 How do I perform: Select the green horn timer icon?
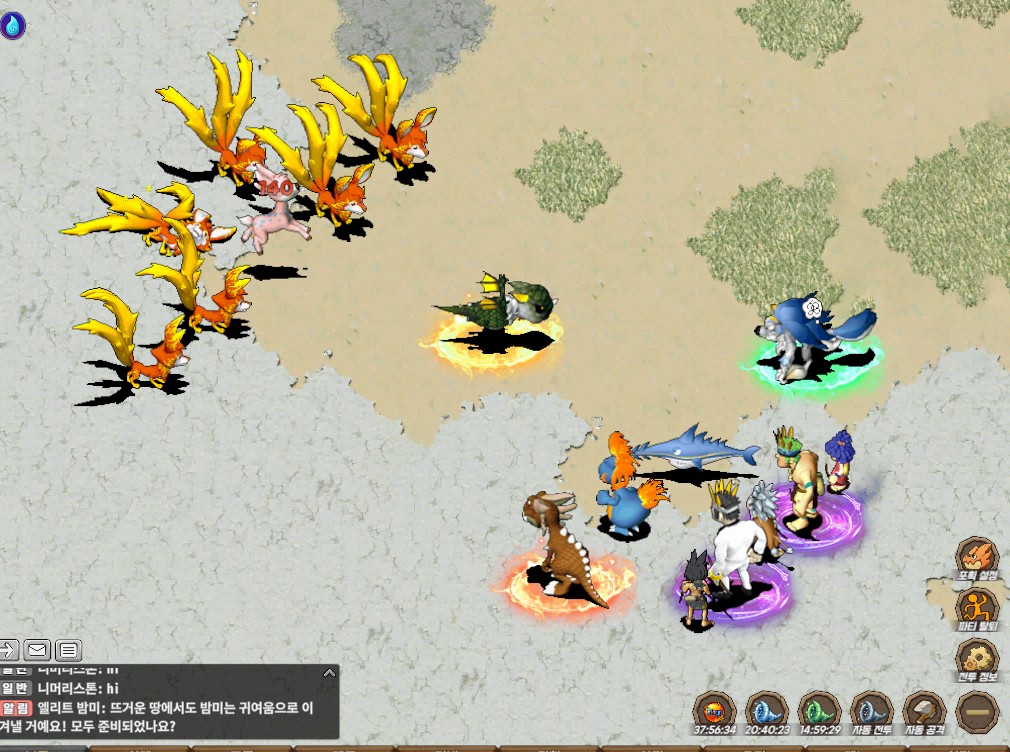818,710
